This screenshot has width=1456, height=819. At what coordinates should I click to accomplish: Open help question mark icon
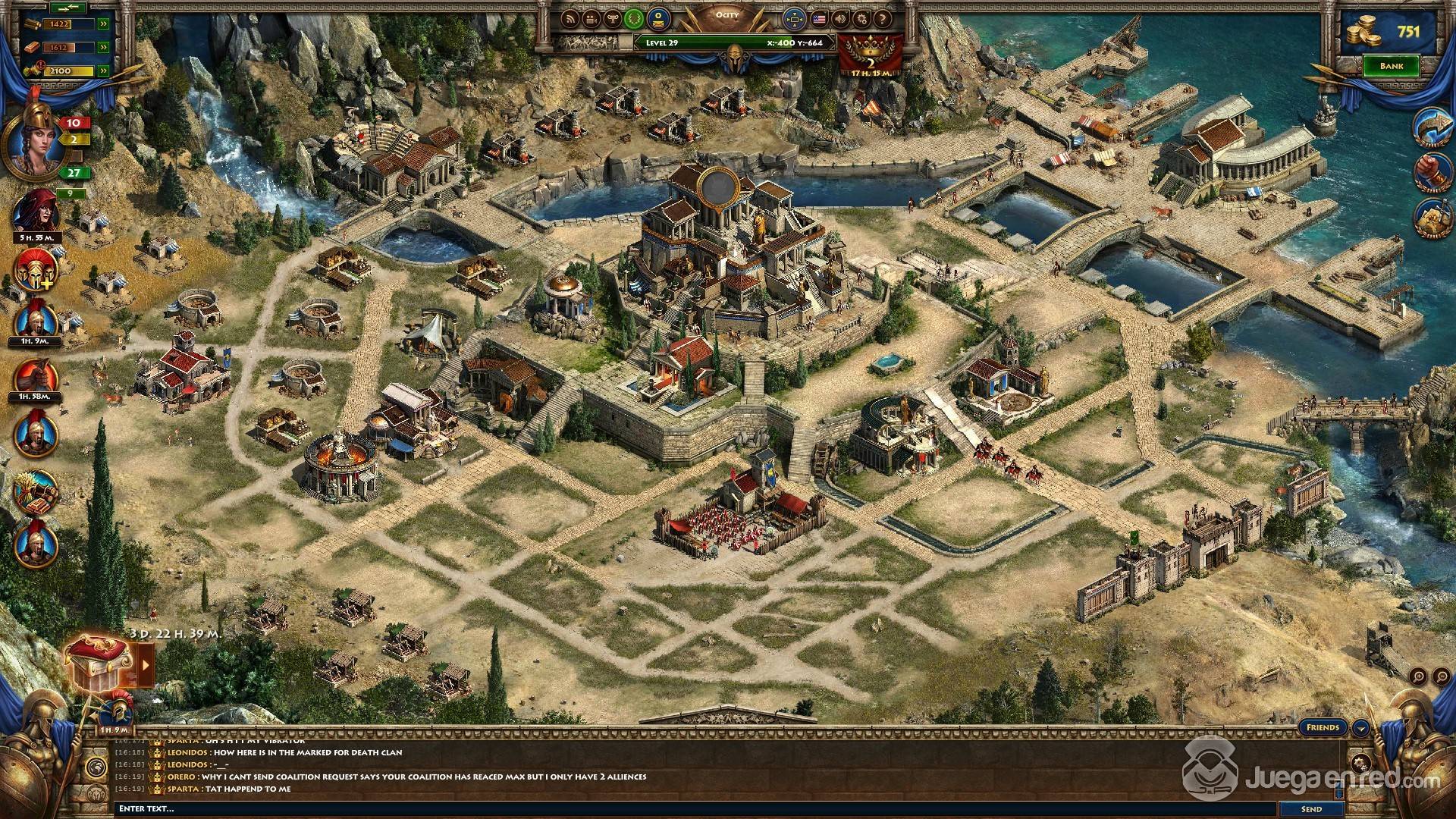(x=881, y=18)
